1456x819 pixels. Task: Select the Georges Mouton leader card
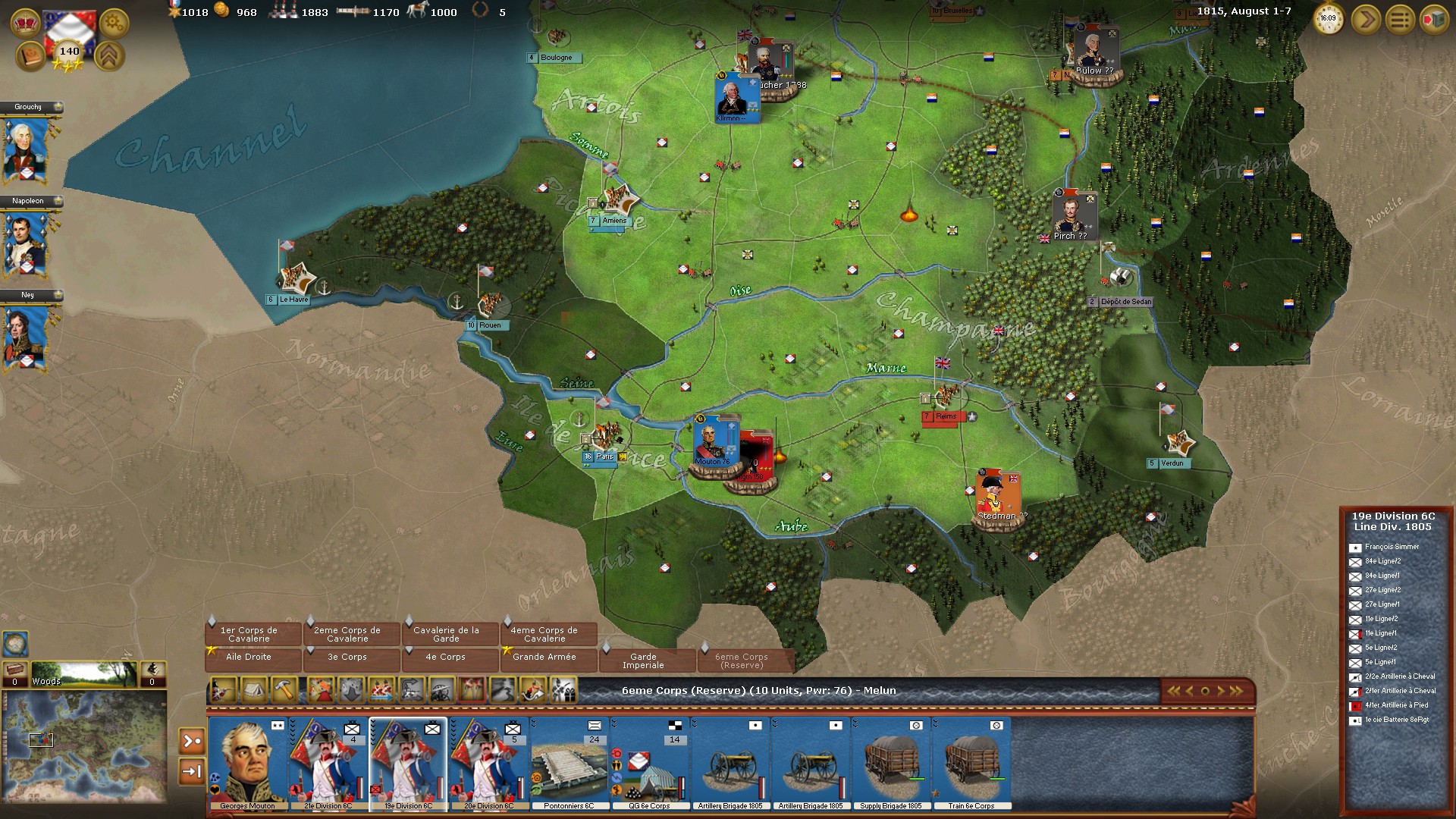pos(247,763)
